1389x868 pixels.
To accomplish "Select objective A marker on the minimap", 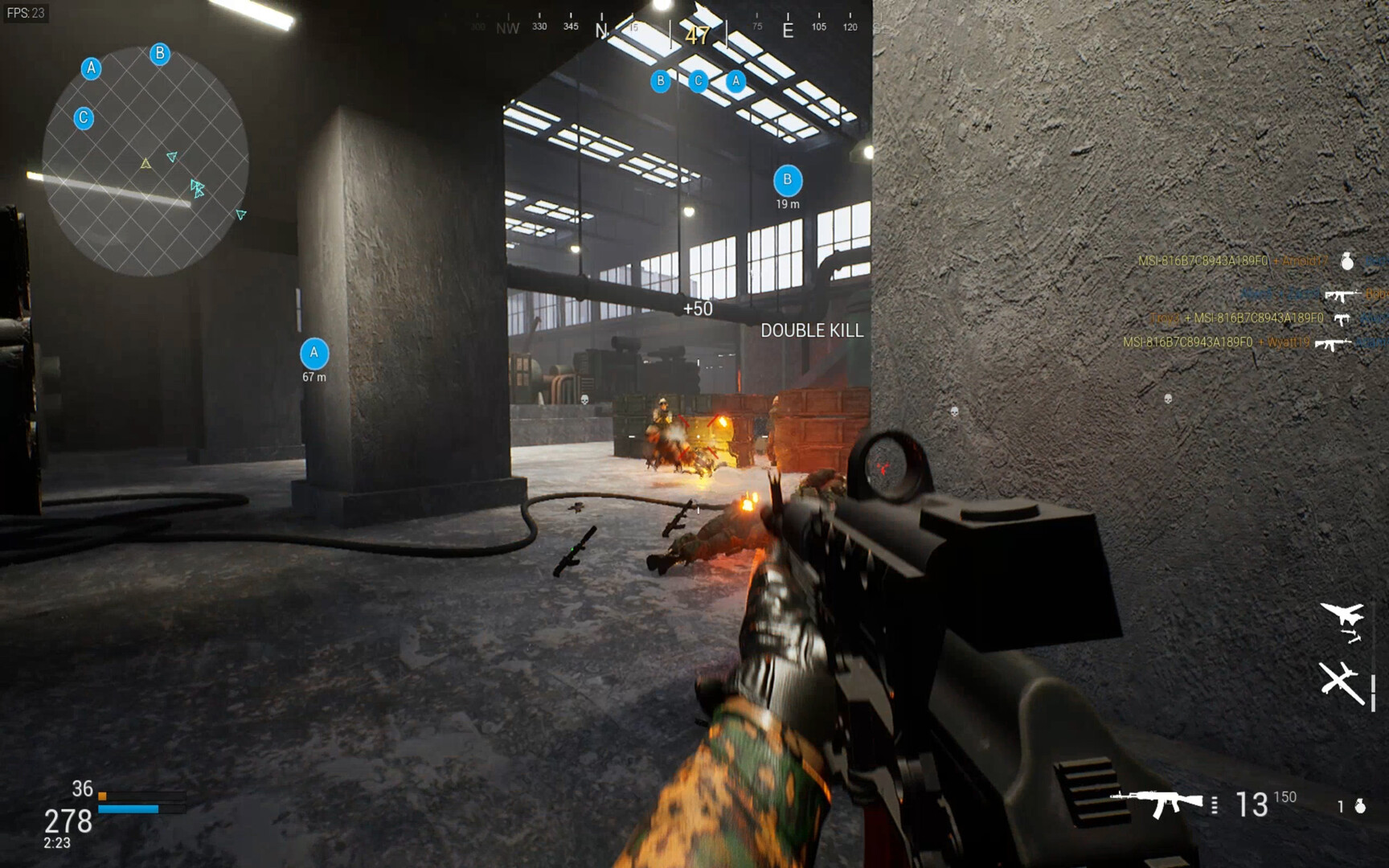I will tap(92, 68).
